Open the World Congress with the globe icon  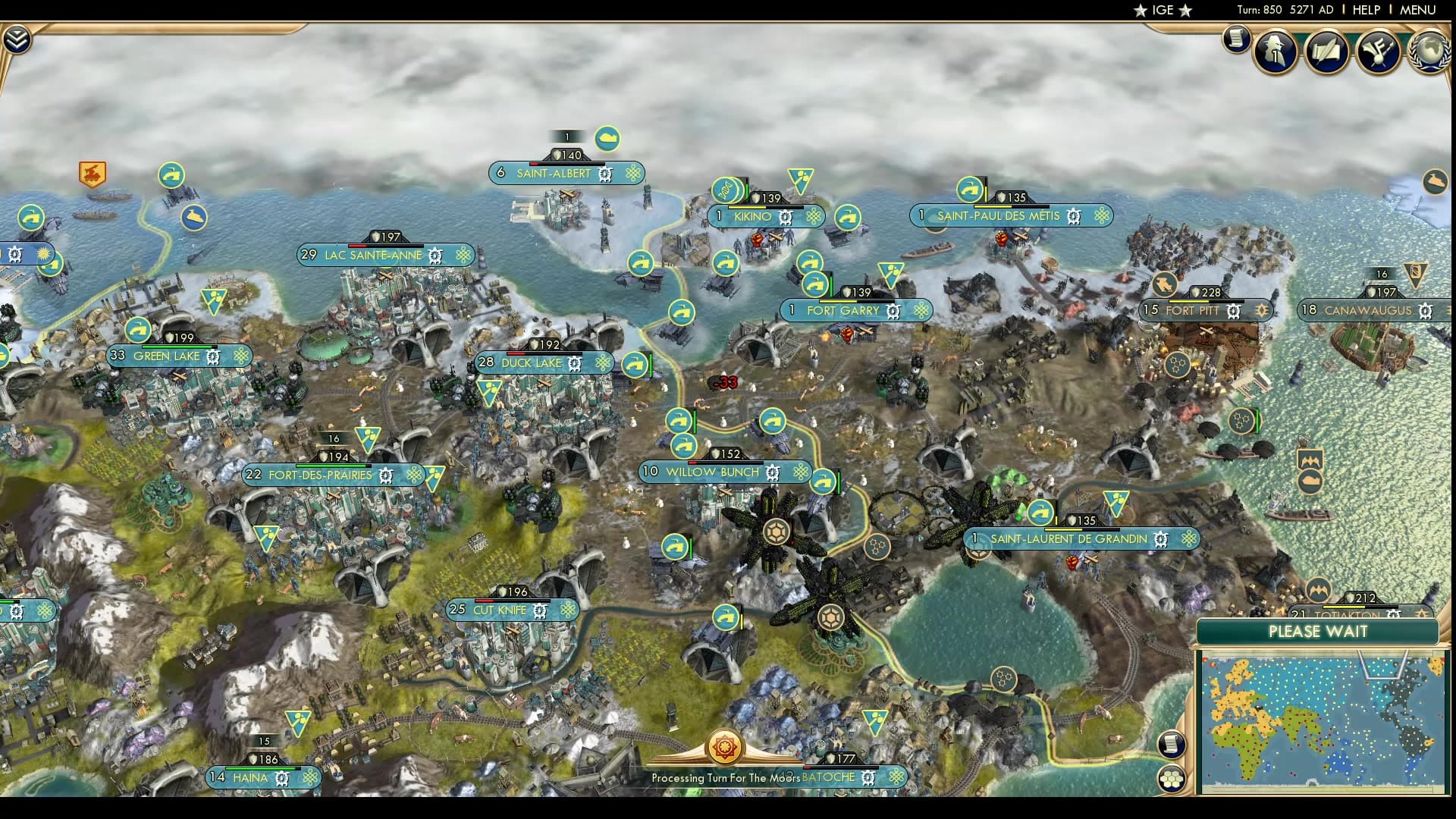tap(1429, 49)
